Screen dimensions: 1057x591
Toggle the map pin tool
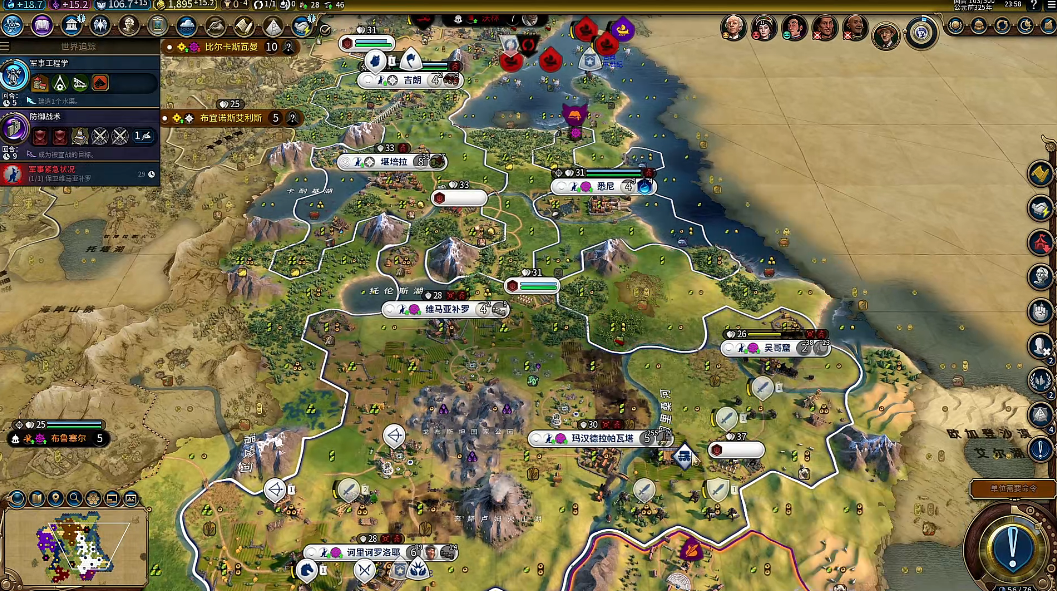(x=55, y=498)
